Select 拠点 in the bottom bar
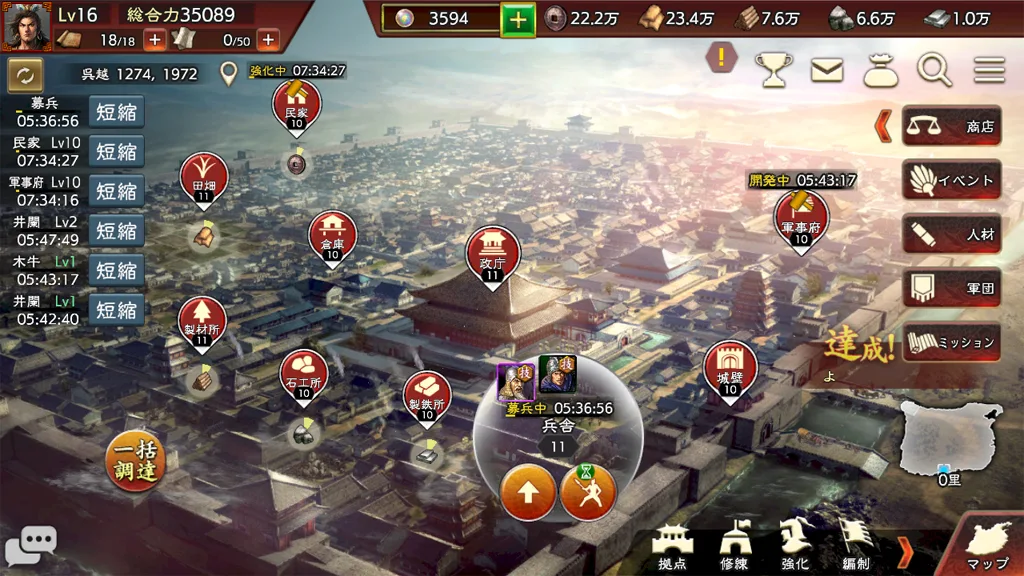The width and height of the screenshot is (1024, 576). coord(672,548)
